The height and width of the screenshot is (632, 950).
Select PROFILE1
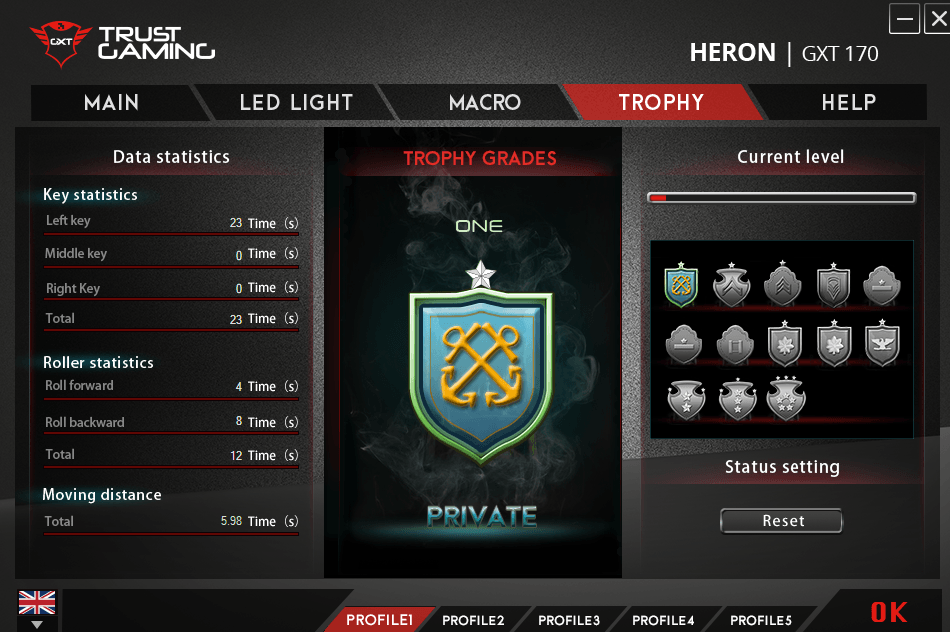click(379, 620)
